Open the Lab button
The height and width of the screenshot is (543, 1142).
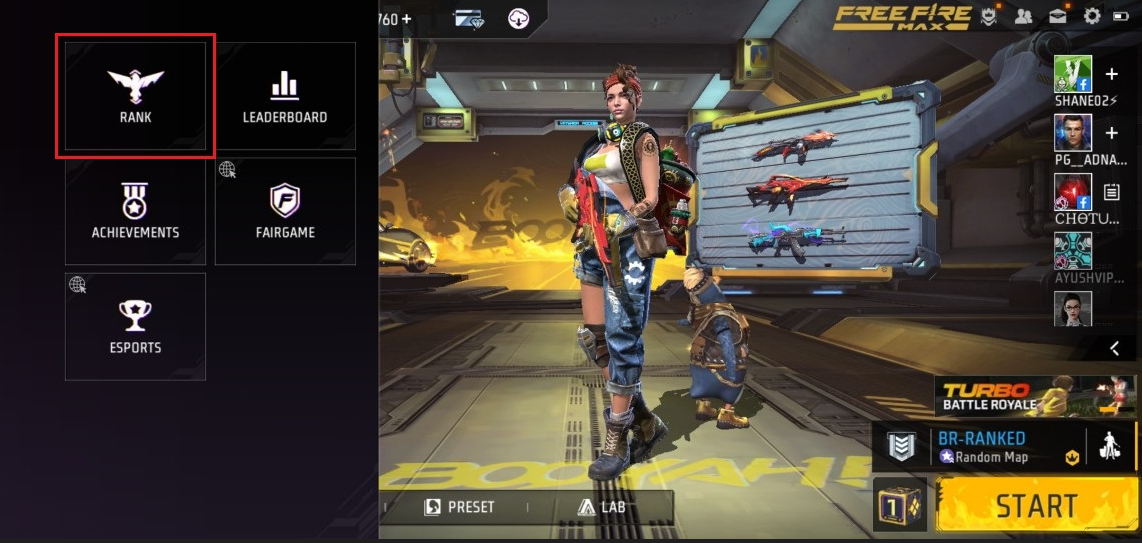coord(602,507)
